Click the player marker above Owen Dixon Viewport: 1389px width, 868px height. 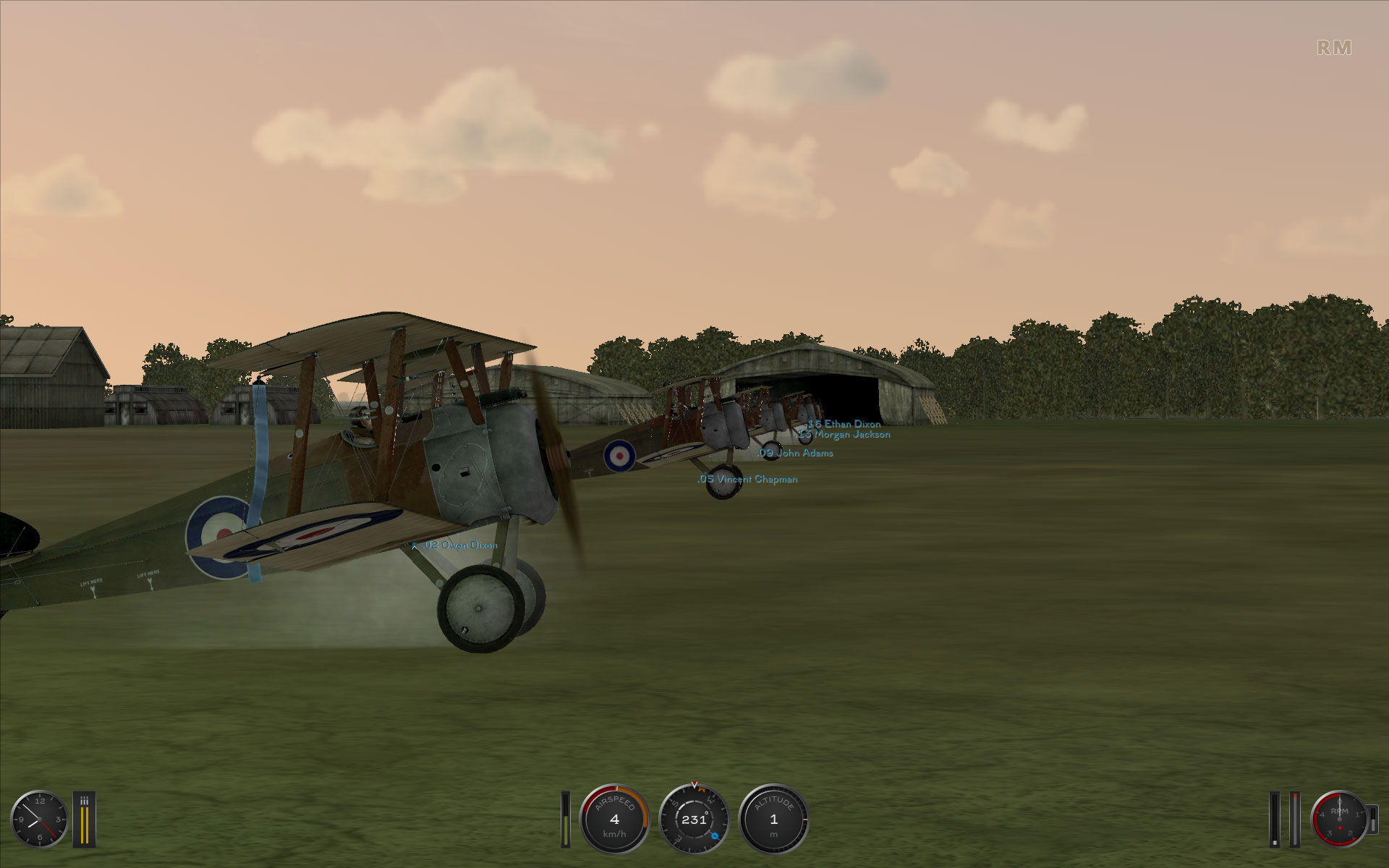(x=415, y=544)
